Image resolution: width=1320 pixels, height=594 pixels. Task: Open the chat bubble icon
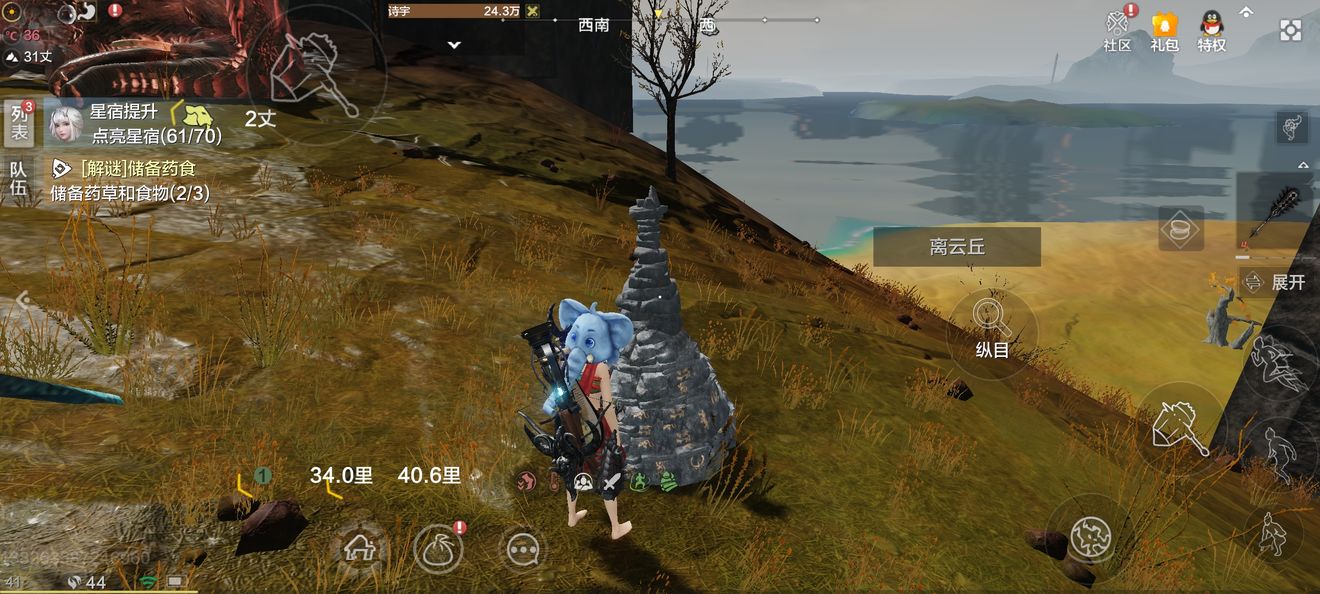523,548
